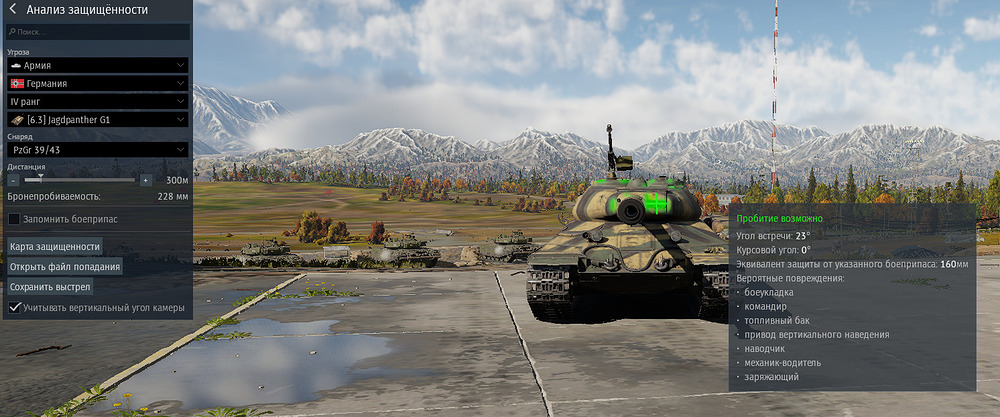
Task: Open the PzGr 39/43 shell dropdown
Action: (98, 149)
